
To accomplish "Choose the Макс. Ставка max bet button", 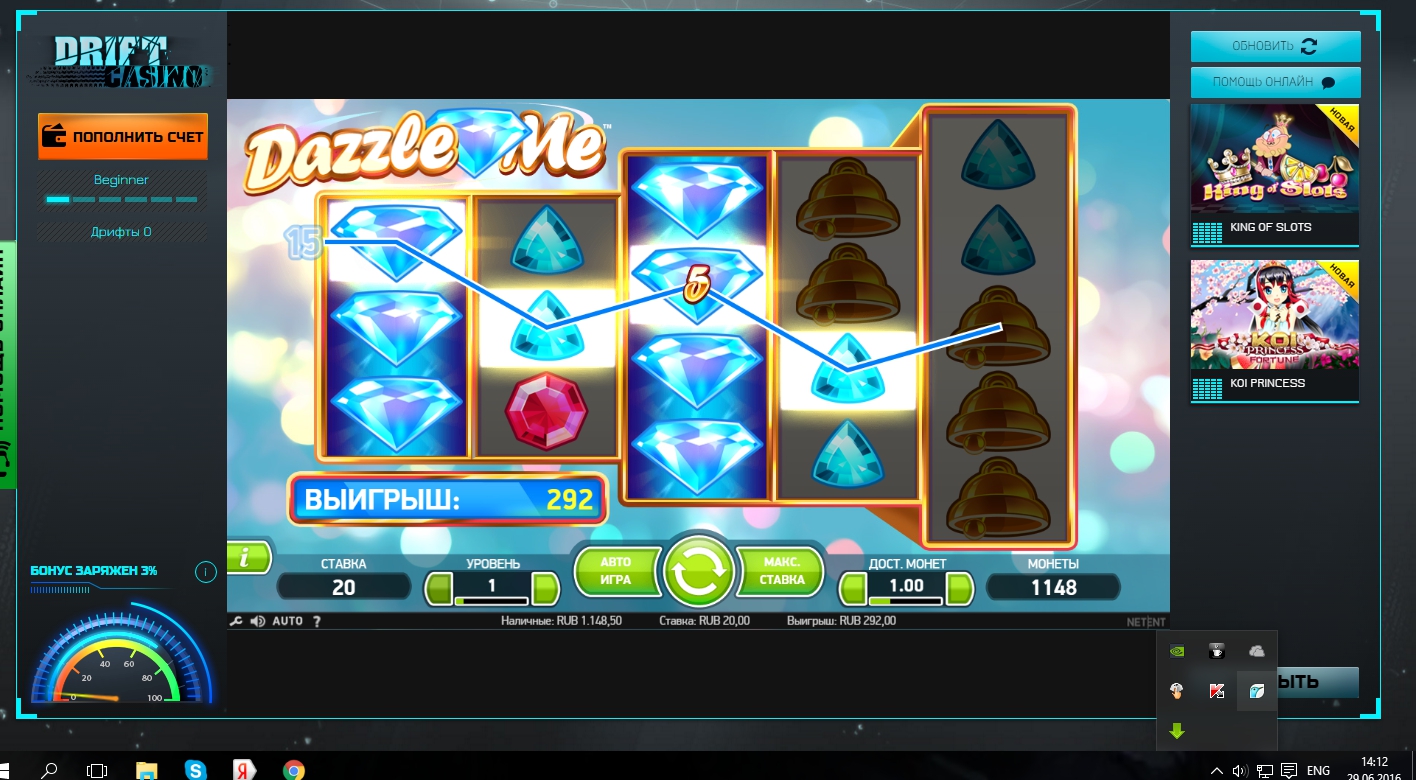I will (781, 571).
